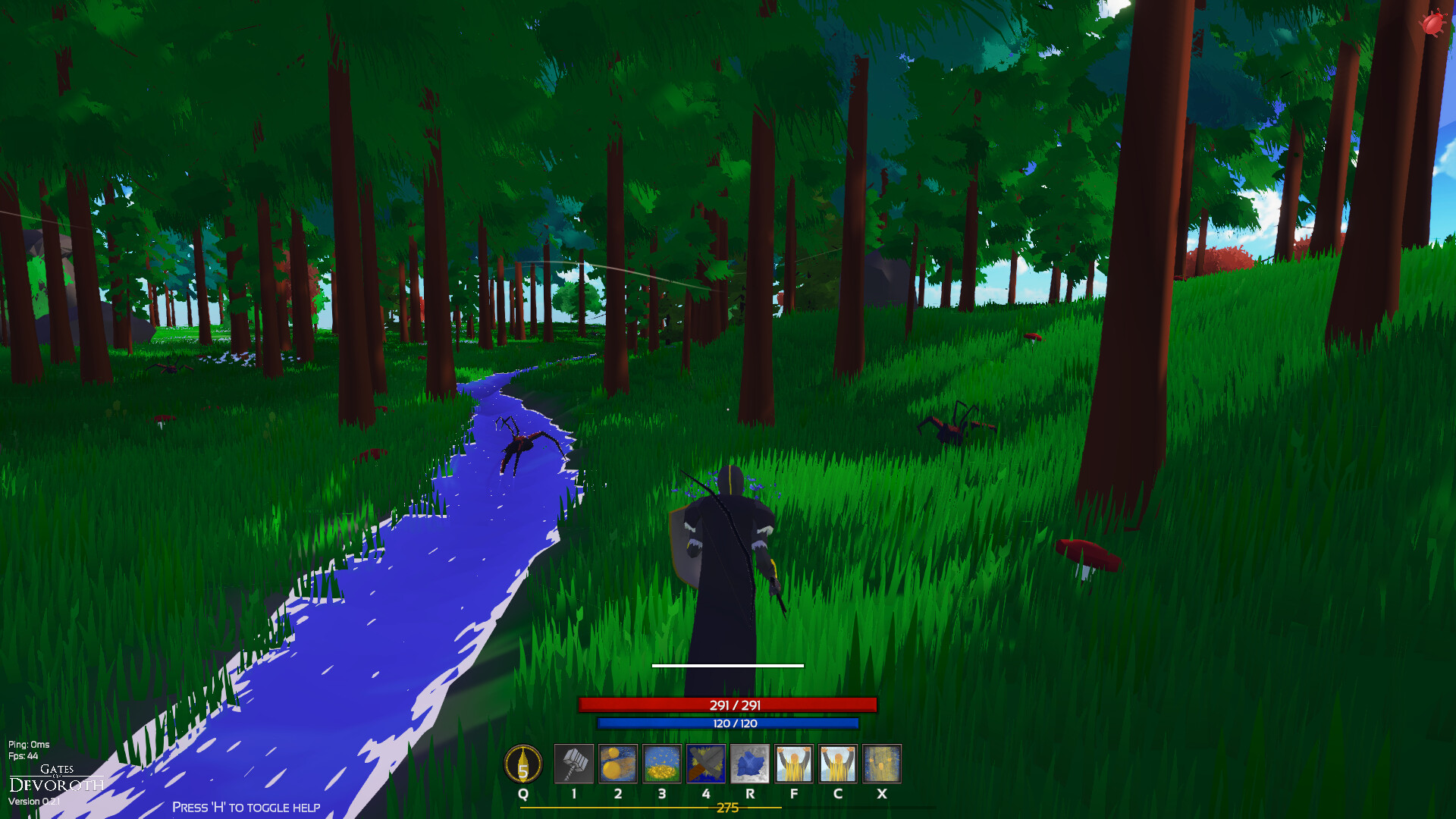Click the white stamina bar above the health bar
1456x819 pixels.
coord(728,665)
